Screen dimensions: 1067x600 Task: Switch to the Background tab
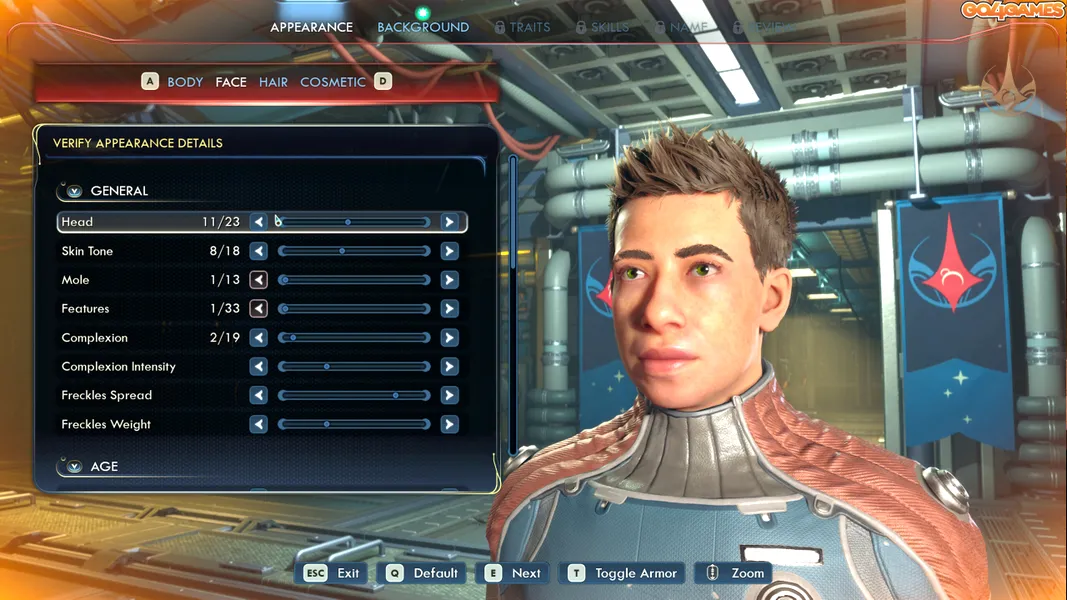point(423,27)
